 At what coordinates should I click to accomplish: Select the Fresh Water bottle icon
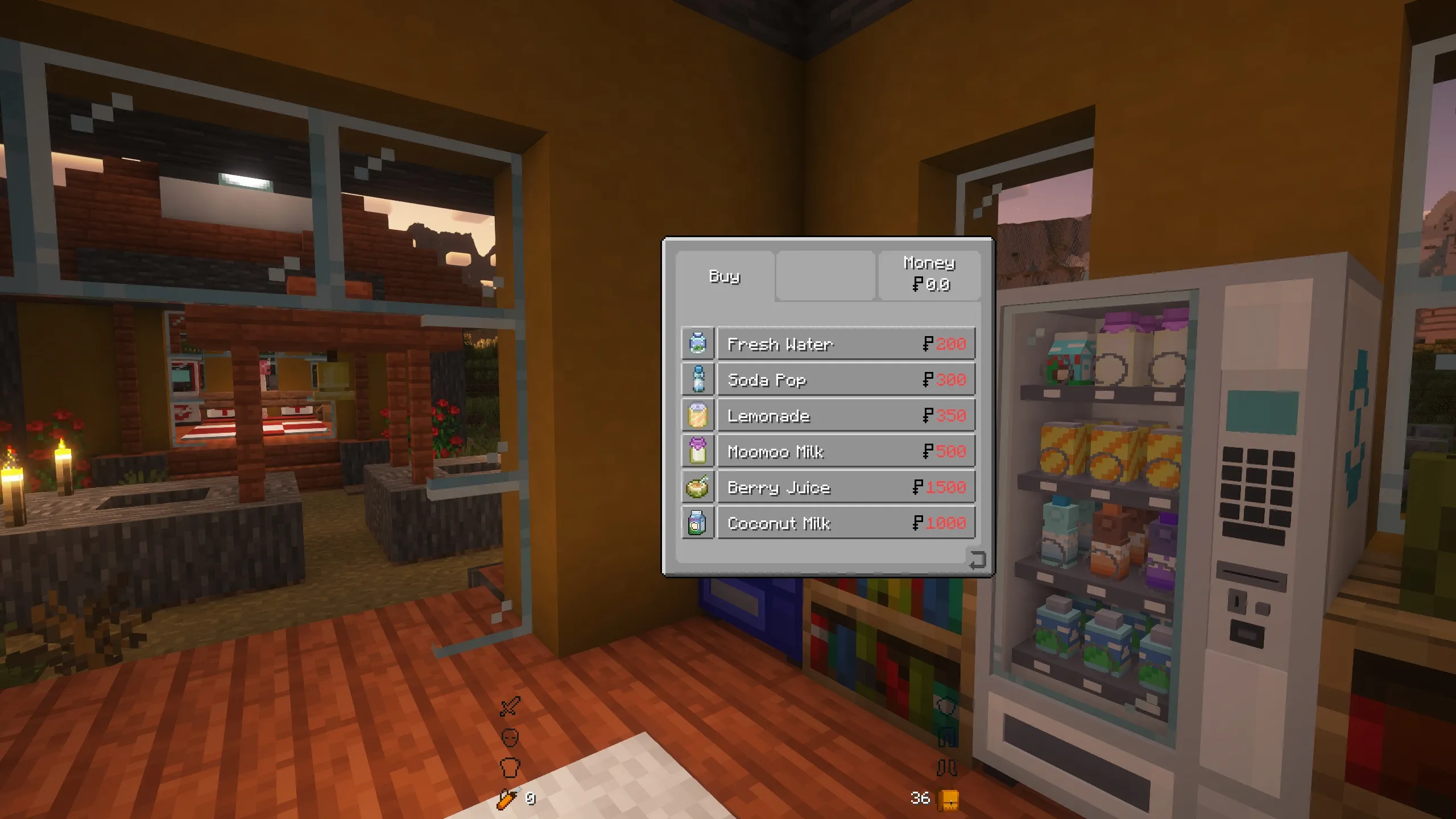point(697,344)
